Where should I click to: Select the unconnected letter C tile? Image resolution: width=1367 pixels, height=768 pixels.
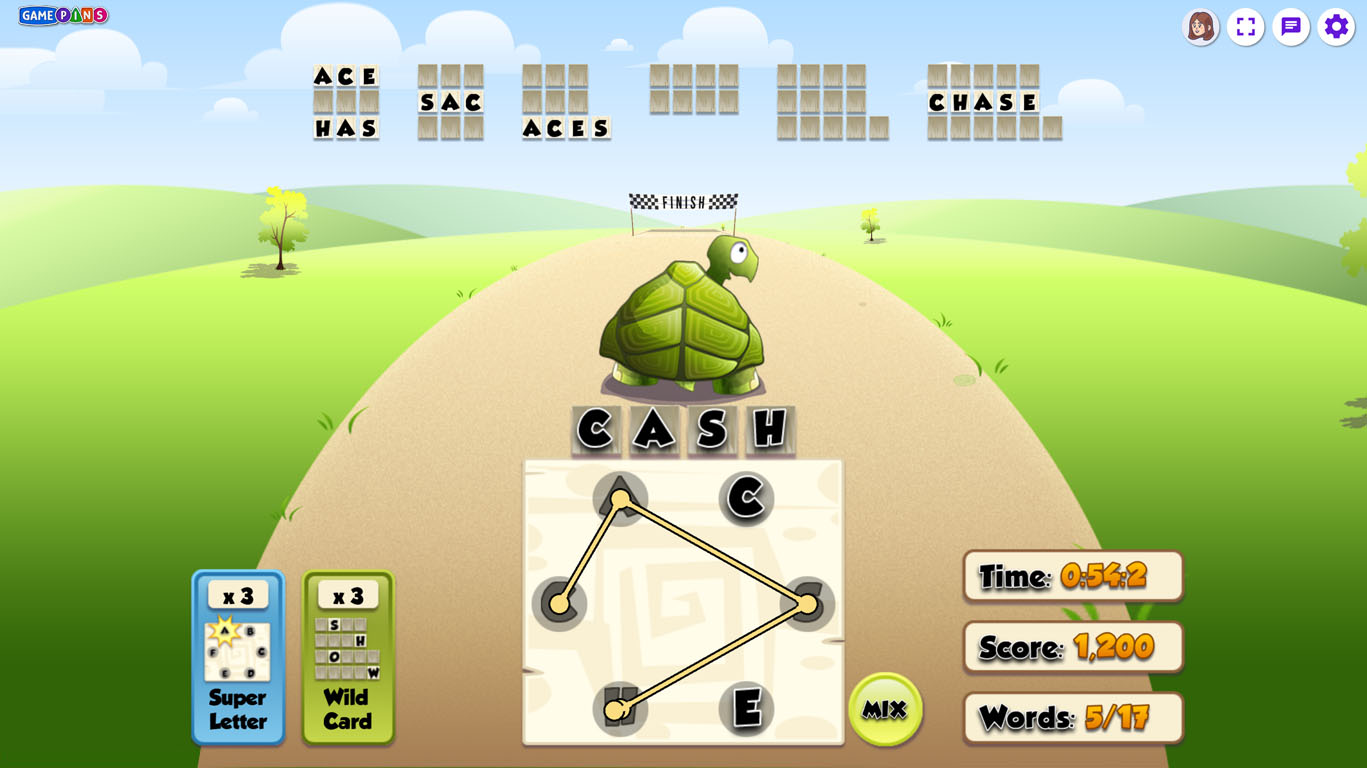(746, 498)
